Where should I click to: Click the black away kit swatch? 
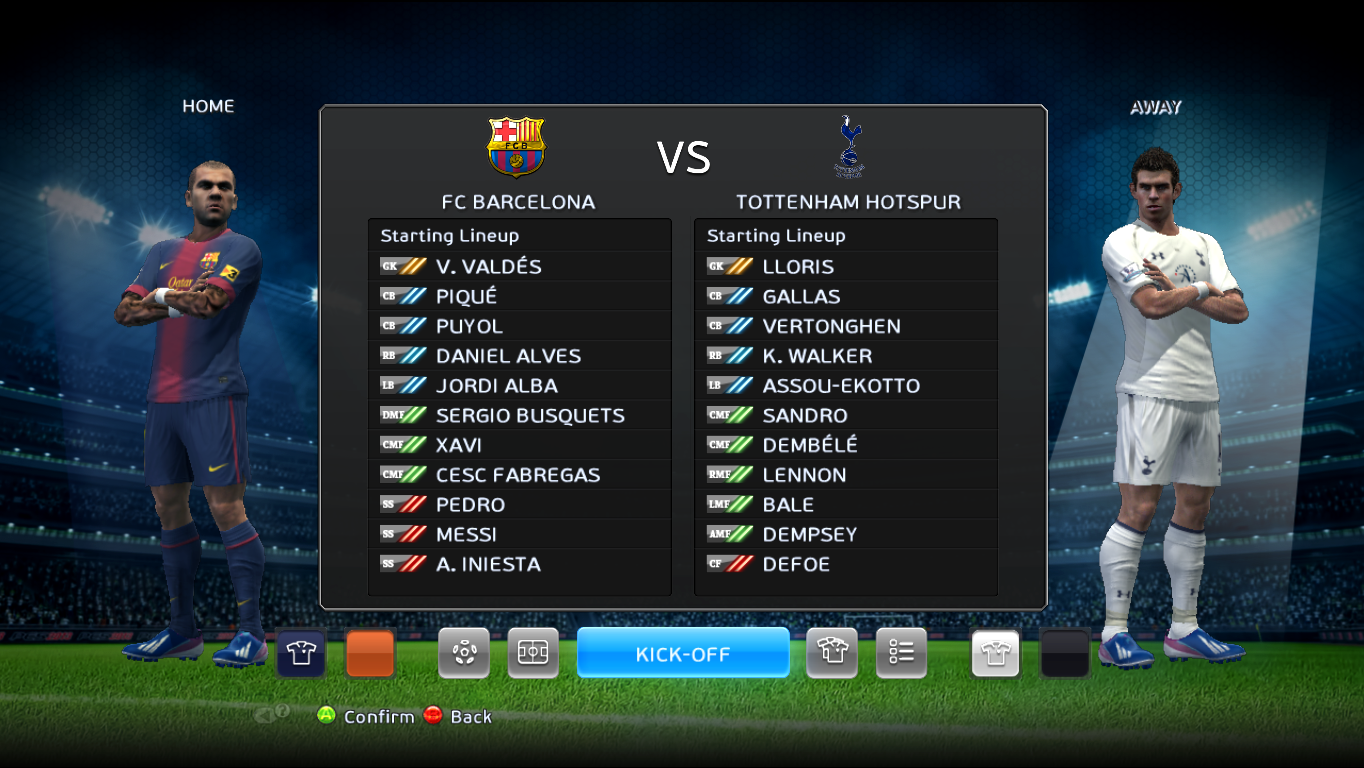click(1063, 652)
